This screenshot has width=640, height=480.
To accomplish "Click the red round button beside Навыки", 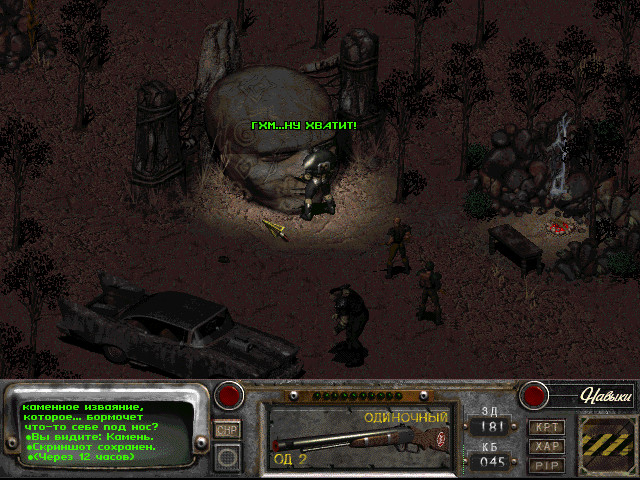I will [535, 395].
